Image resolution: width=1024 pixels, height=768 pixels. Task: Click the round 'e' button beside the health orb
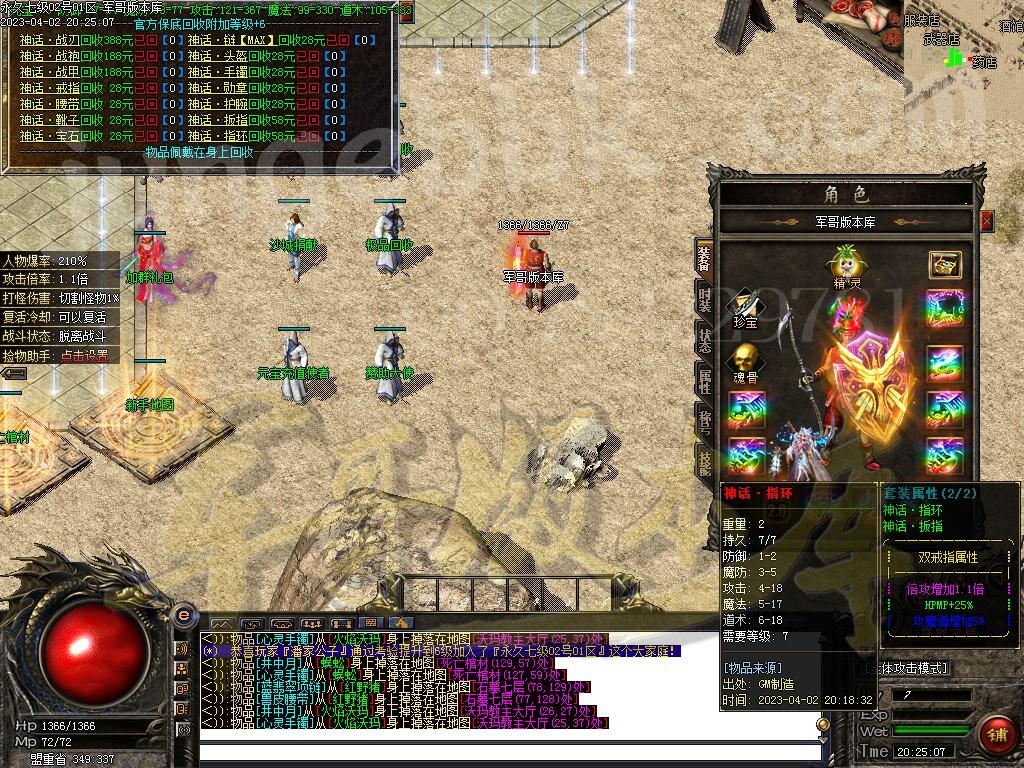[183, 615]
